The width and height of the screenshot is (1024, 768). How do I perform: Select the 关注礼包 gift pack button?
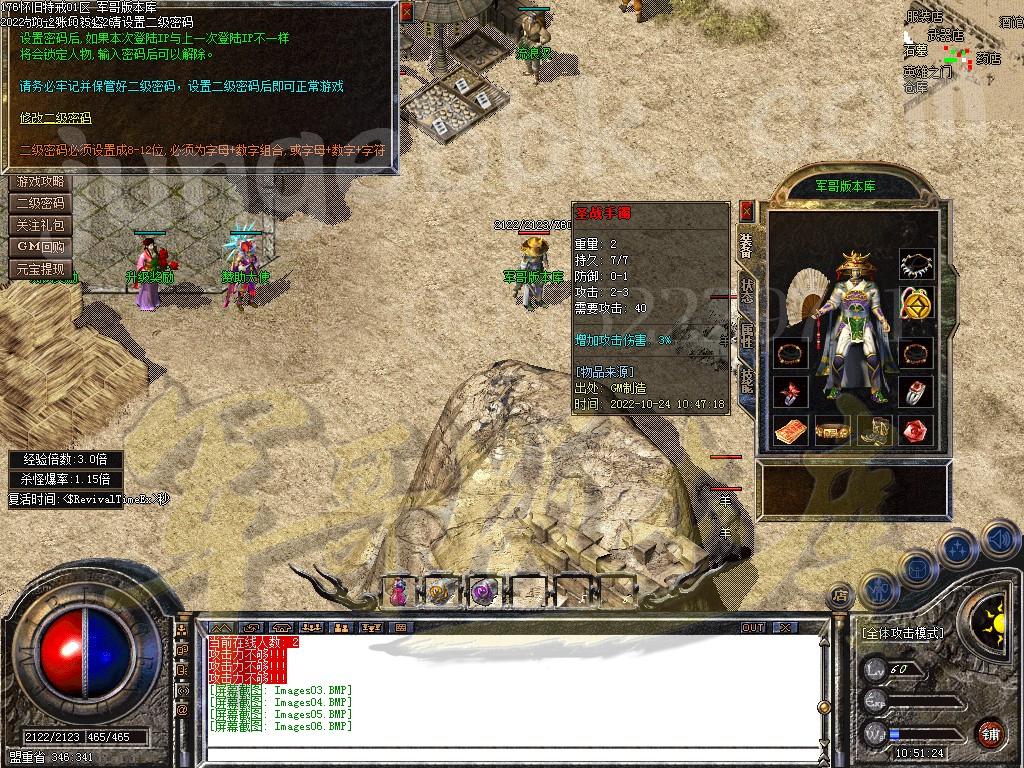[41, 225]
